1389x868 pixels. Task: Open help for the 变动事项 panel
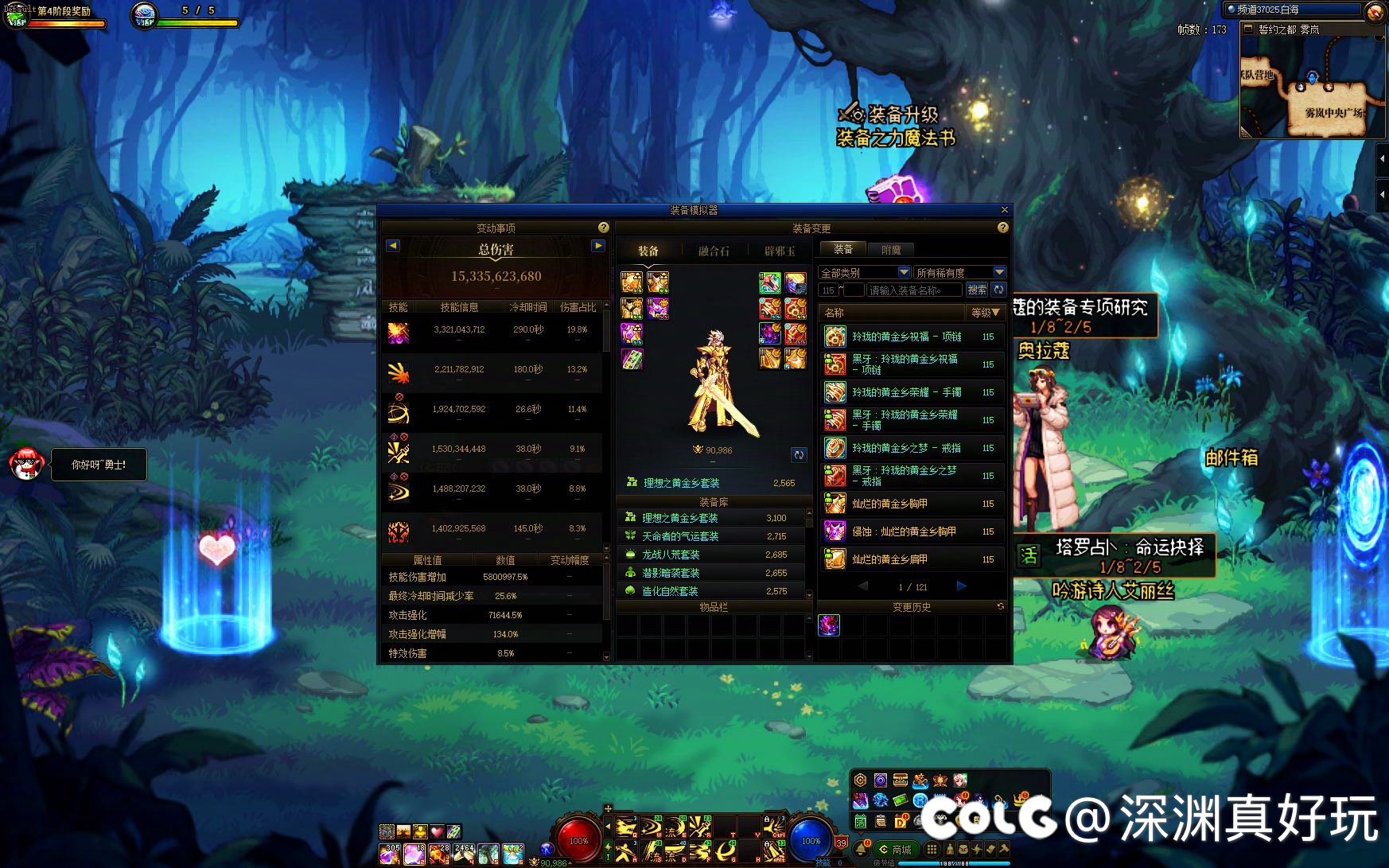click(x=603, y=228)
